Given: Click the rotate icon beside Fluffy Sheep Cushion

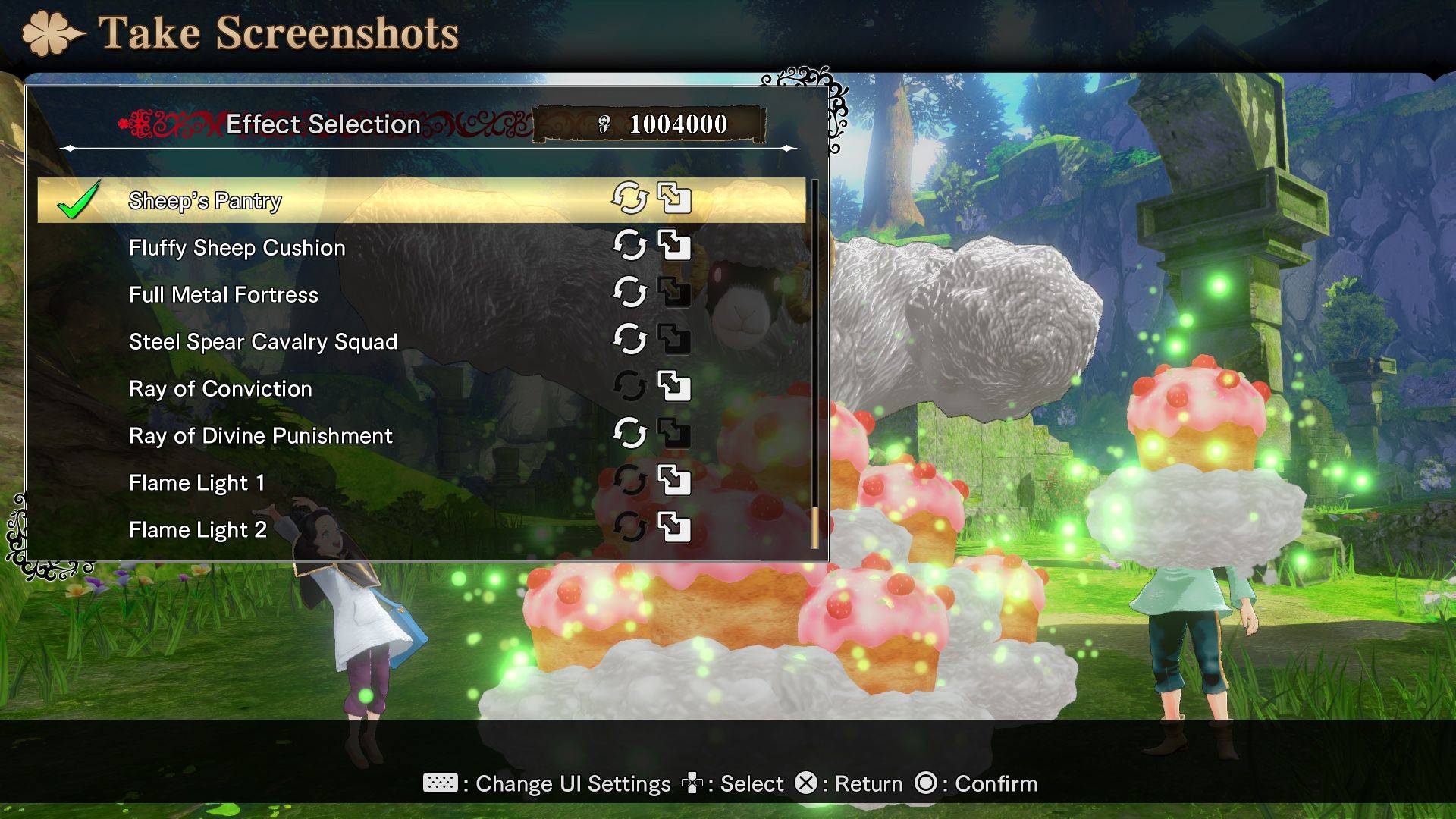Looking at the screenshot, I should pos(629,245).
